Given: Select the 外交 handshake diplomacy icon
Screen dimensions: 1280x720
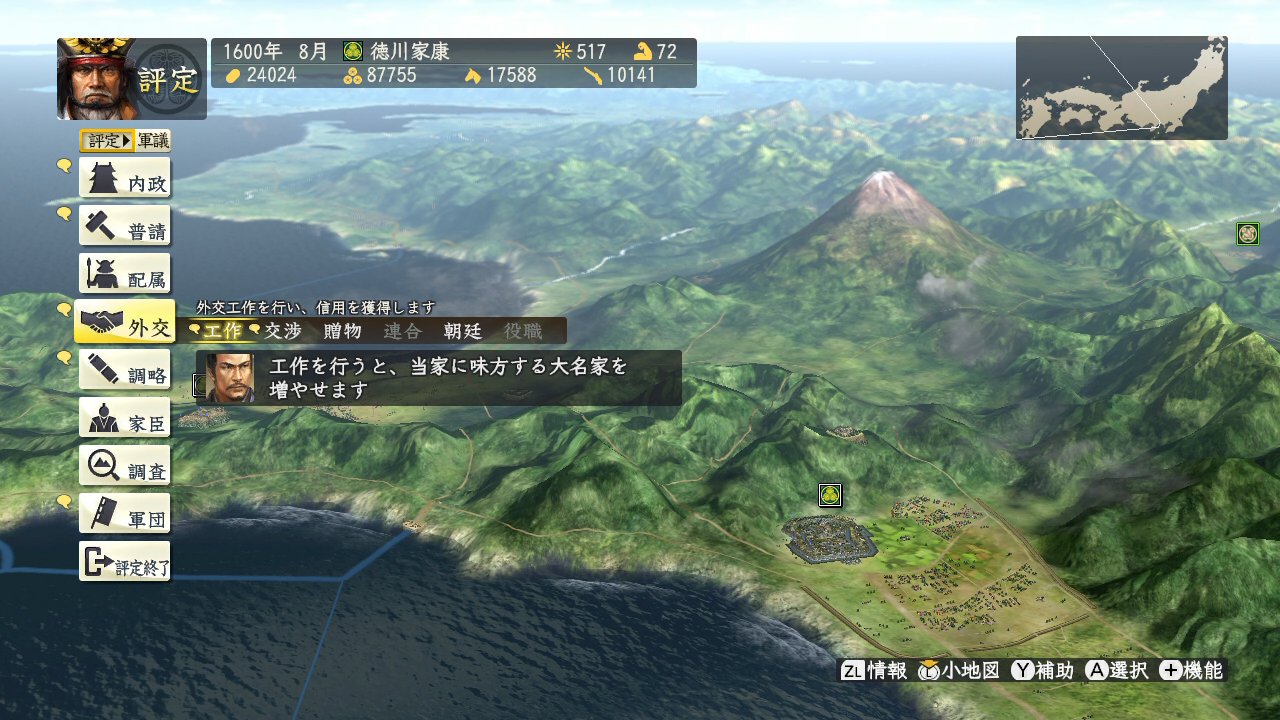Looking at the screenshot, I should pyautogui.click(x=124, y=321).
